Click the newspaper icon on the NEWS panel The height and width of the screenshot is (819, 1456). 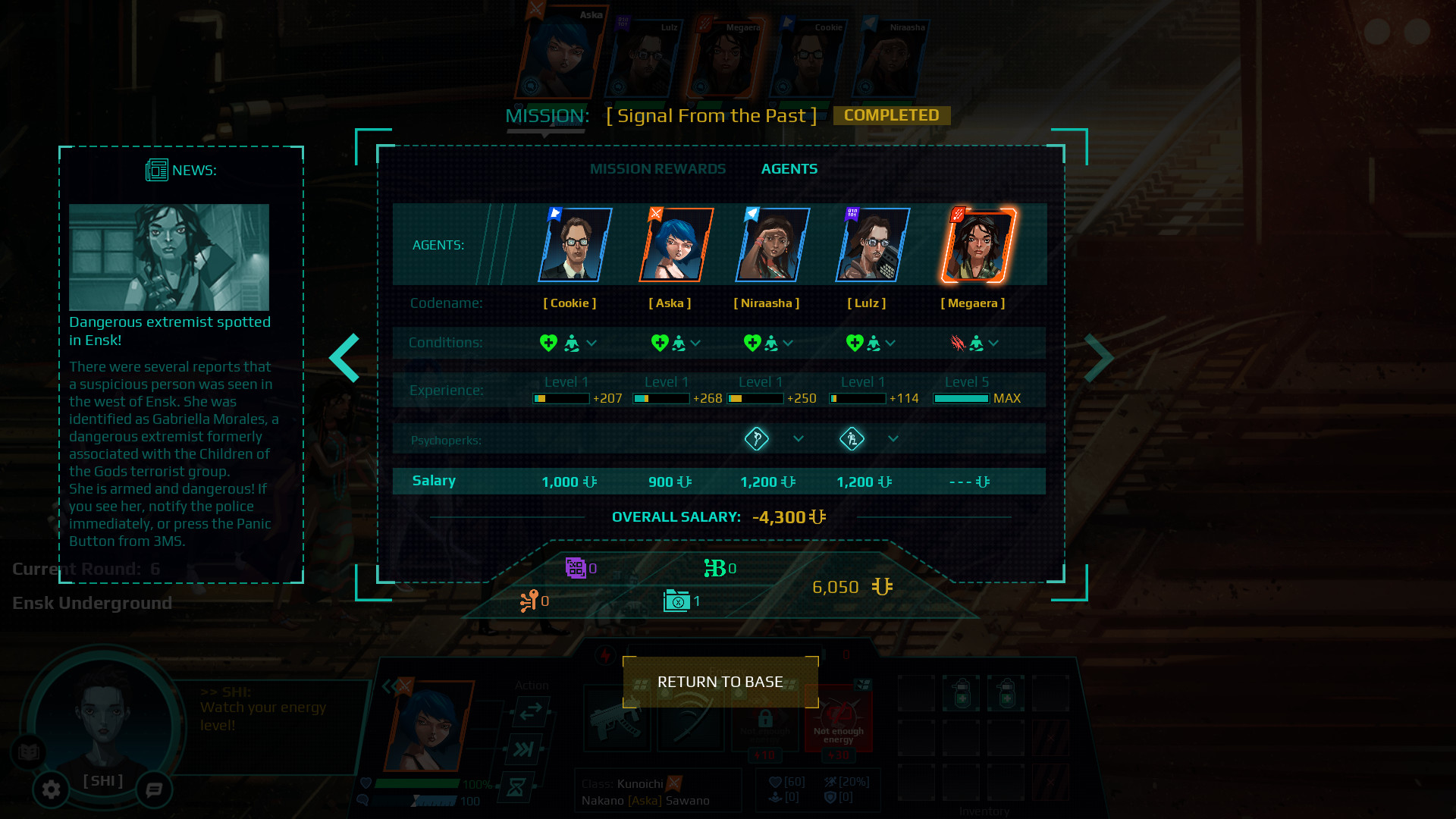click(x=155, y=170)
